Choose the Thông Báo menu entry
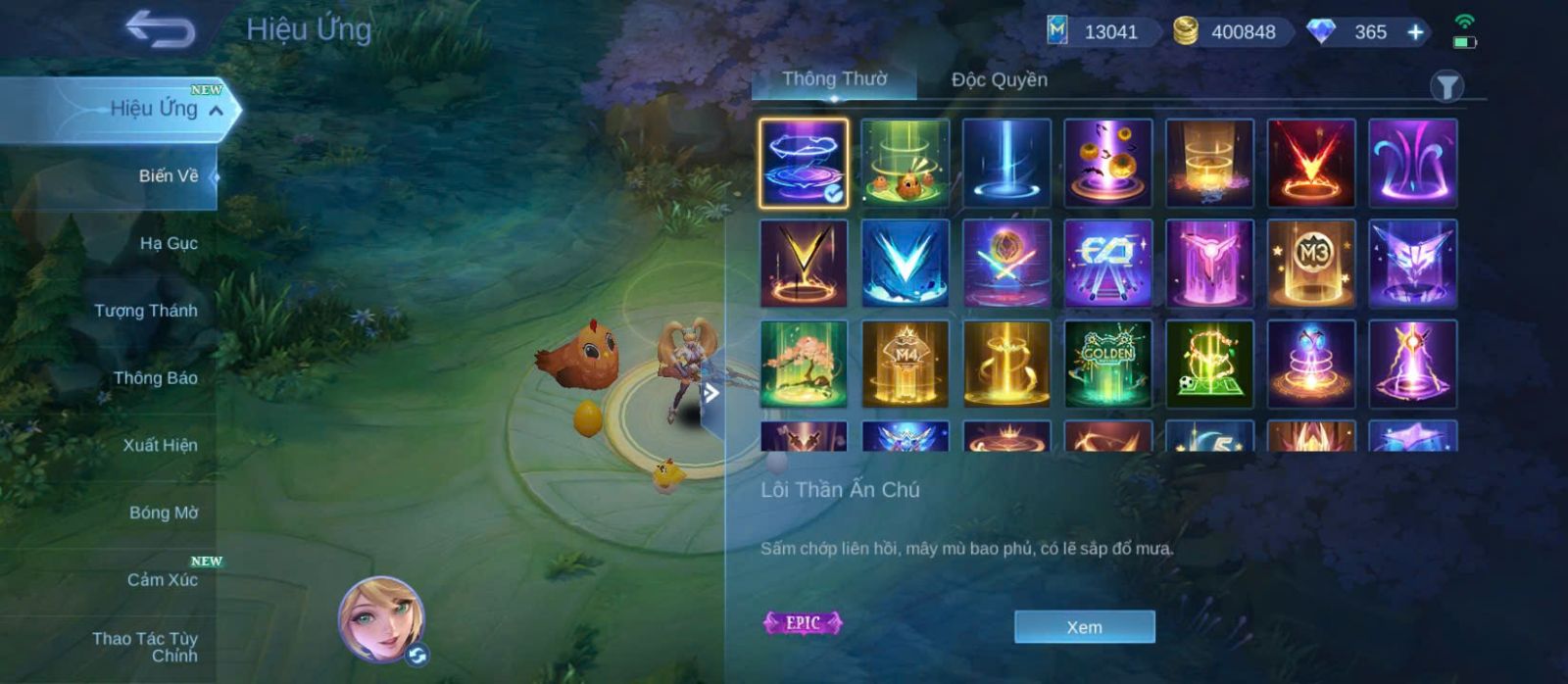The width and height of the screenshot is (1568, 684). 155,378
